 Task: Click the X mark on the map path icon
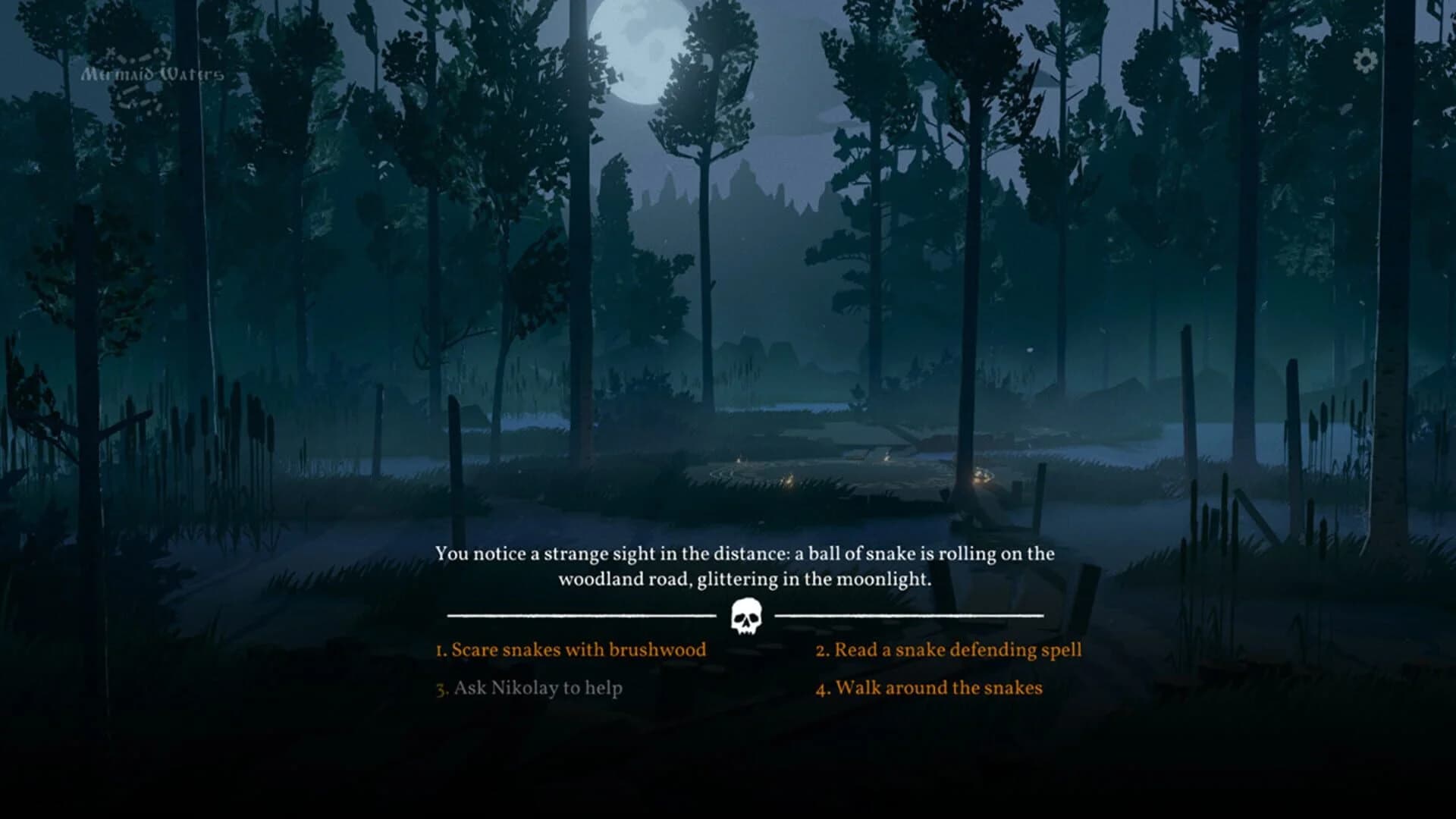[110, 52]
